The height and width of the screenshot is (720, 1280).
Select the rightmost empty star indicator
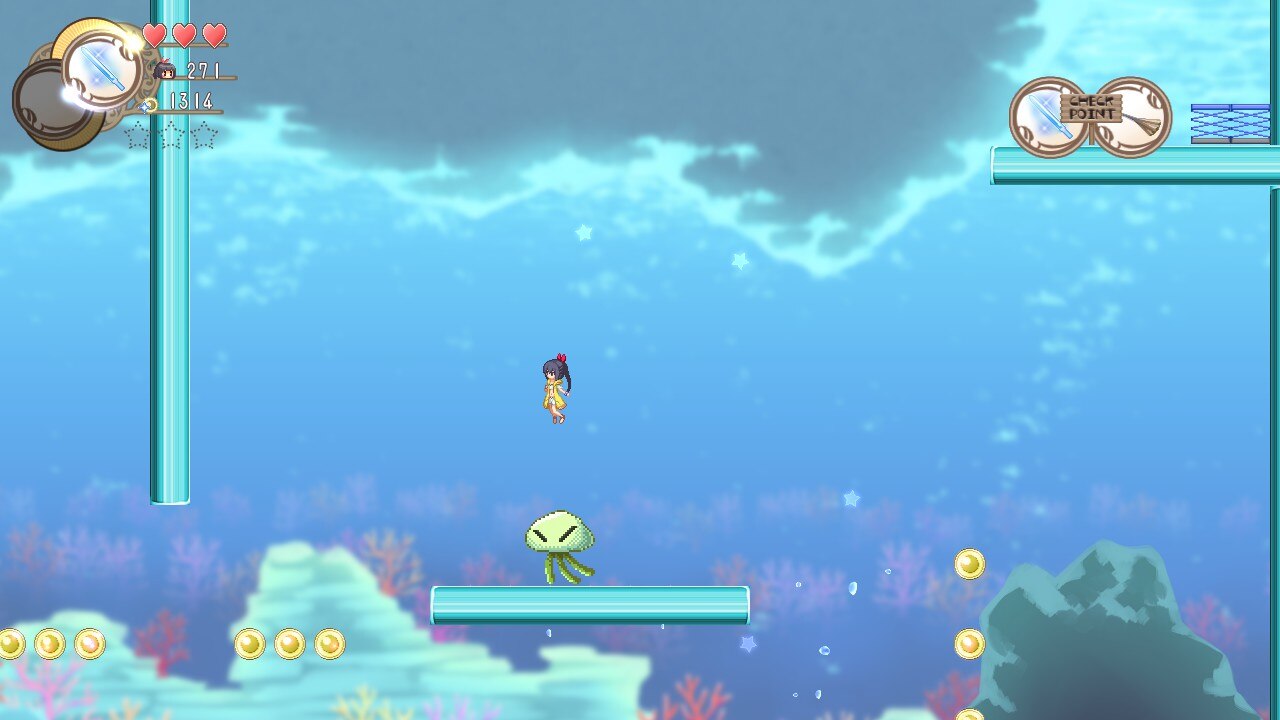(206, 135)
